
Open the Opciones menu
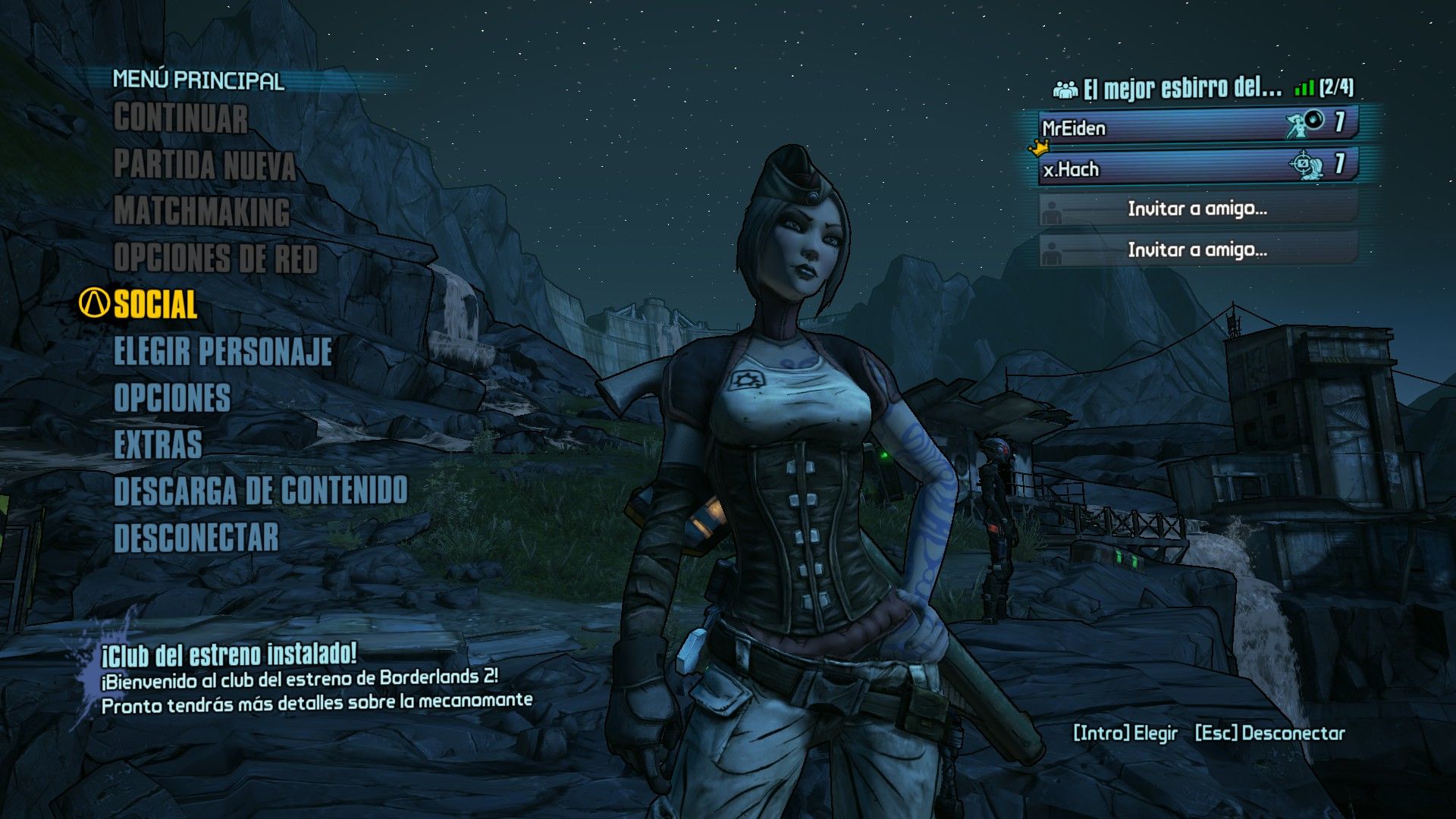(172, 398)
